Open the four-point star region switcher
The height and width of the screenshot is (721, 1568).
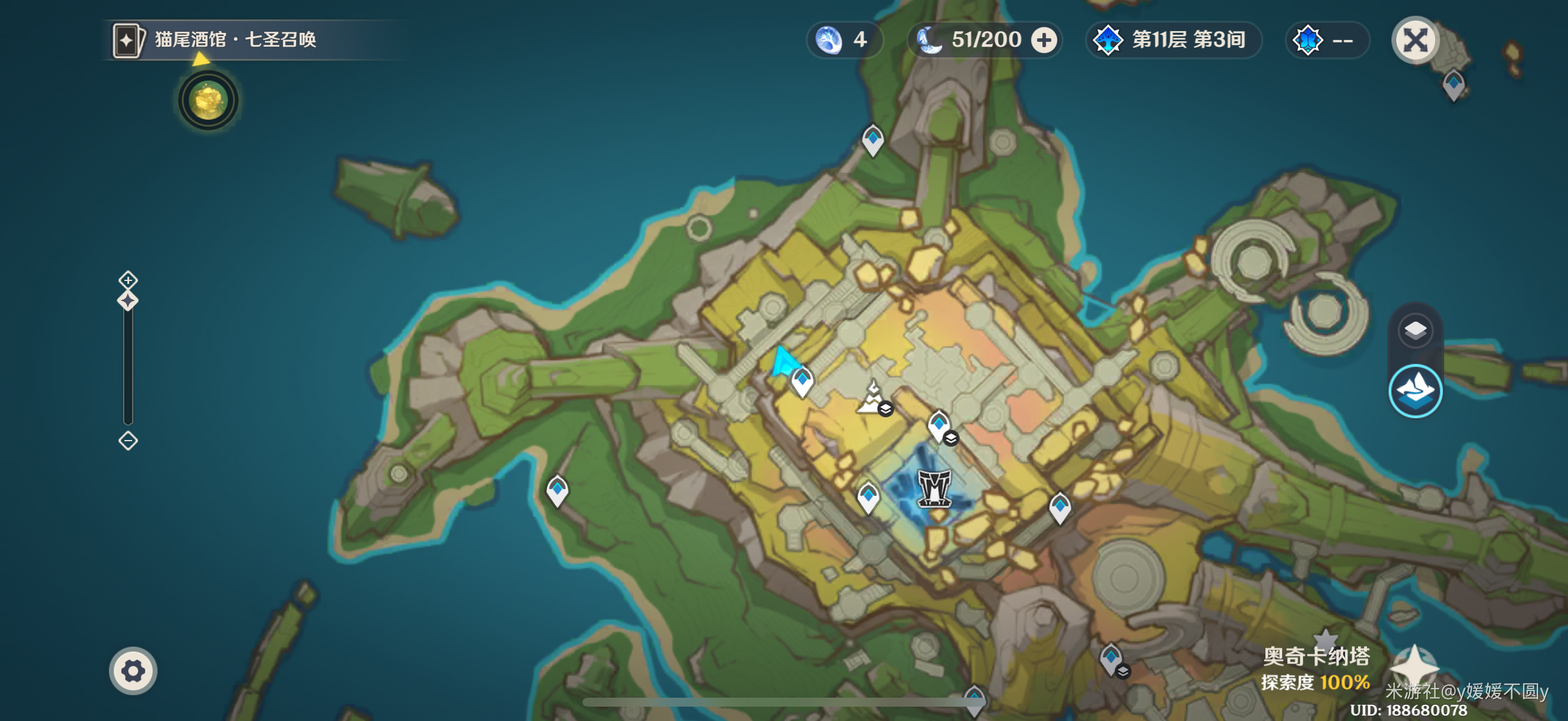[x=1415, y=667]
